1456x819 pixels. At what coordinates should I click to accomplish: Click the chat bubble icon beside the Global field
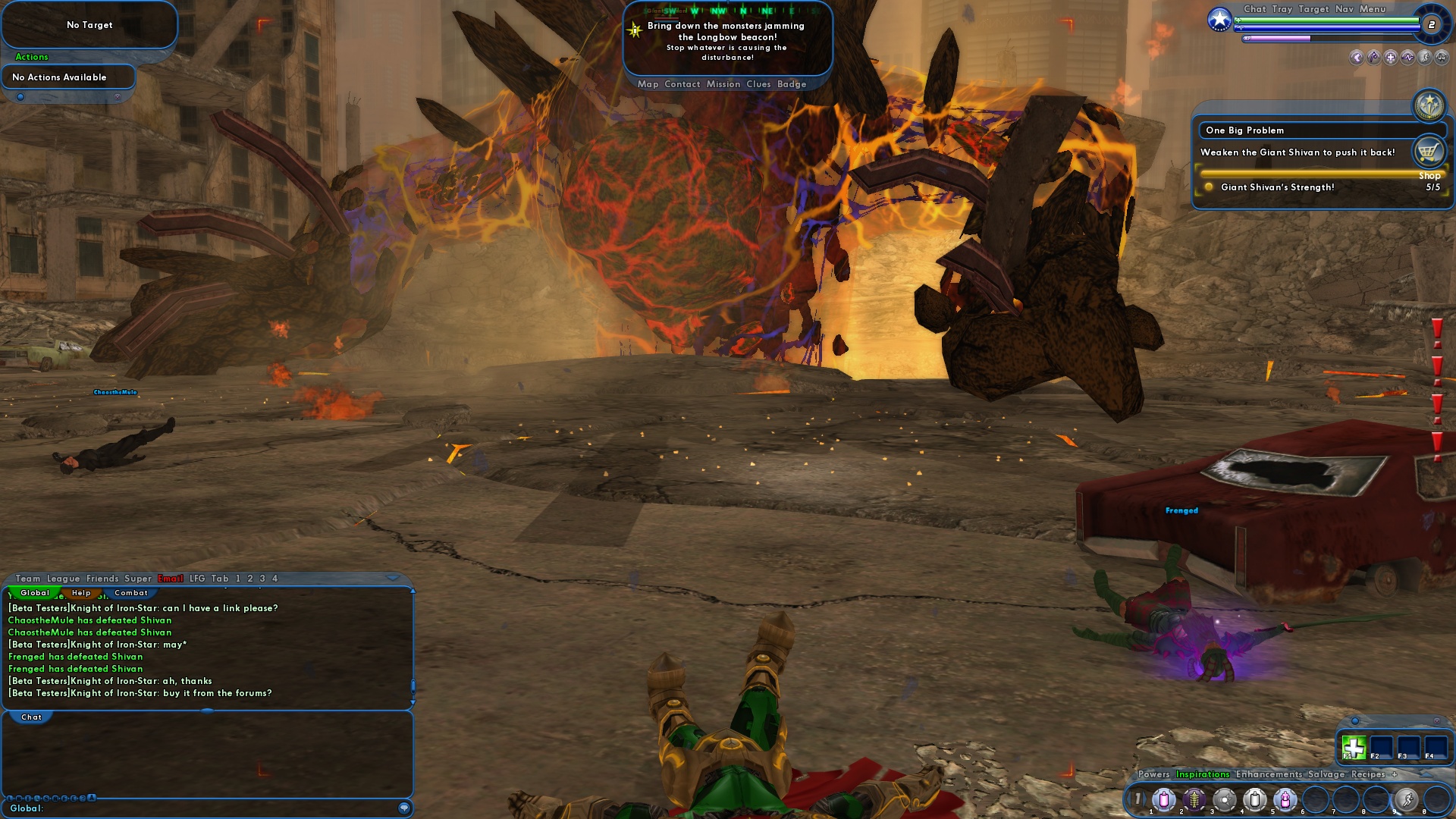click(403, 808)
